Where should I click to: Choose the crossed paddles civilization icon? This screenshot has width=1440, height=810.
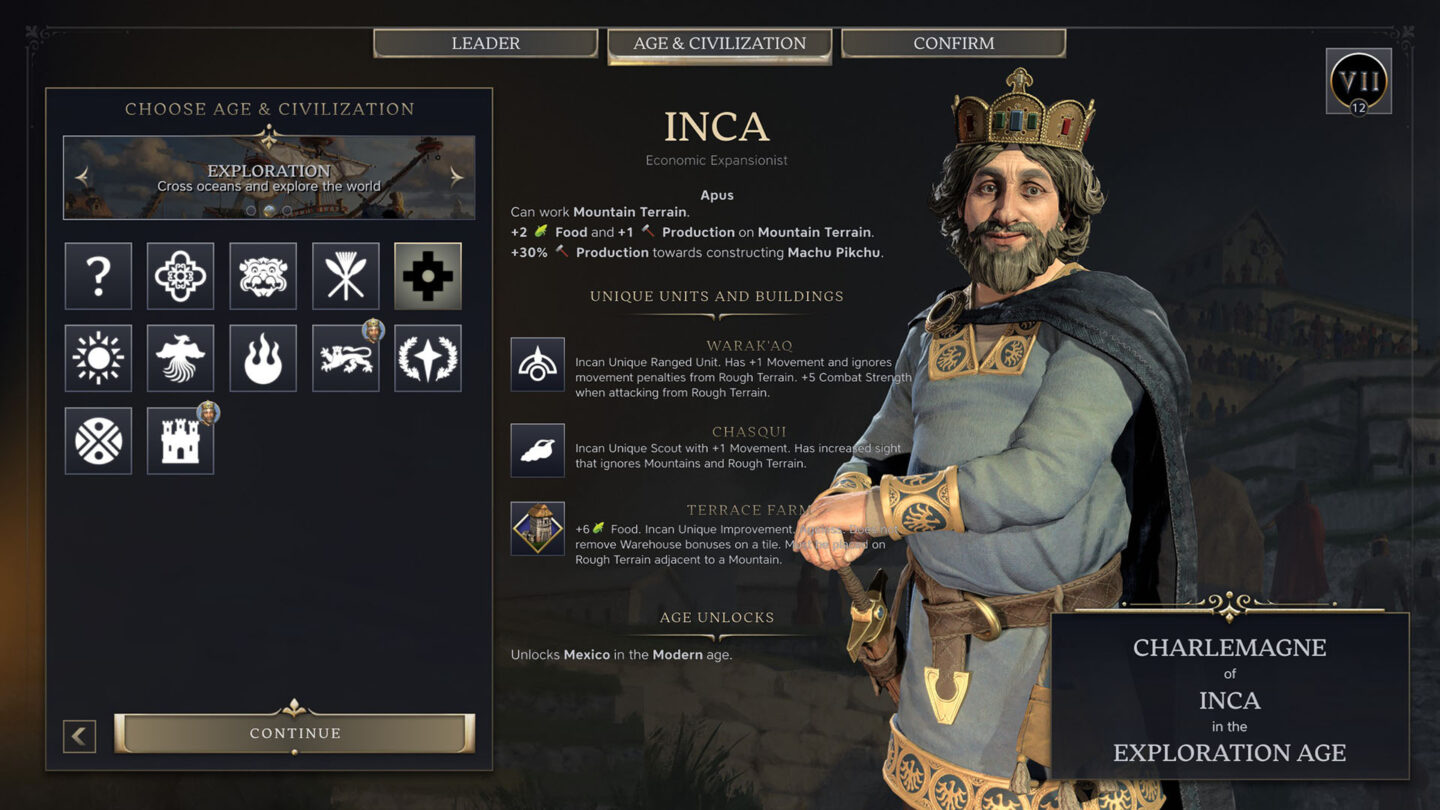coord(345,276)
